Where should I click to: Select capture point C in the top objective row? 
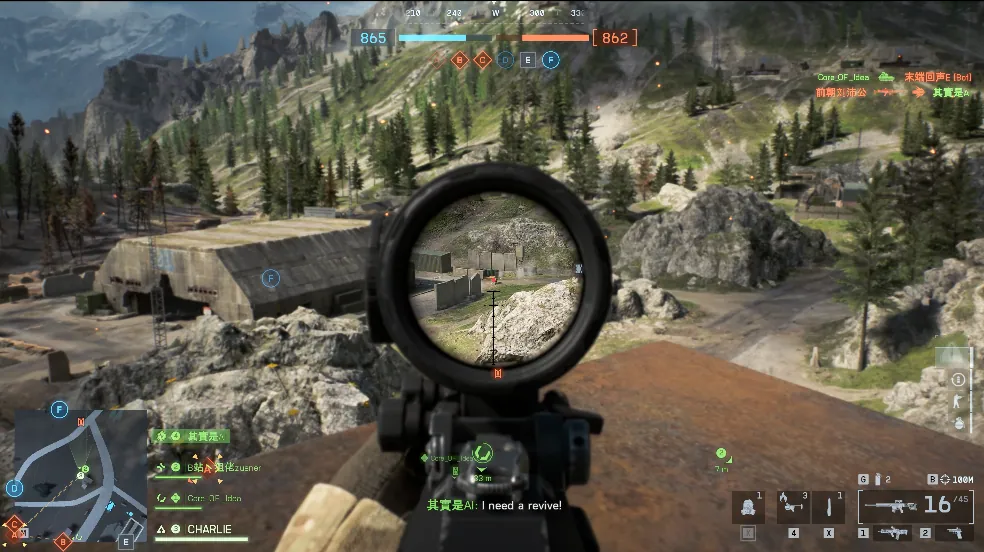pyautogui.click(x=483, y=60)
